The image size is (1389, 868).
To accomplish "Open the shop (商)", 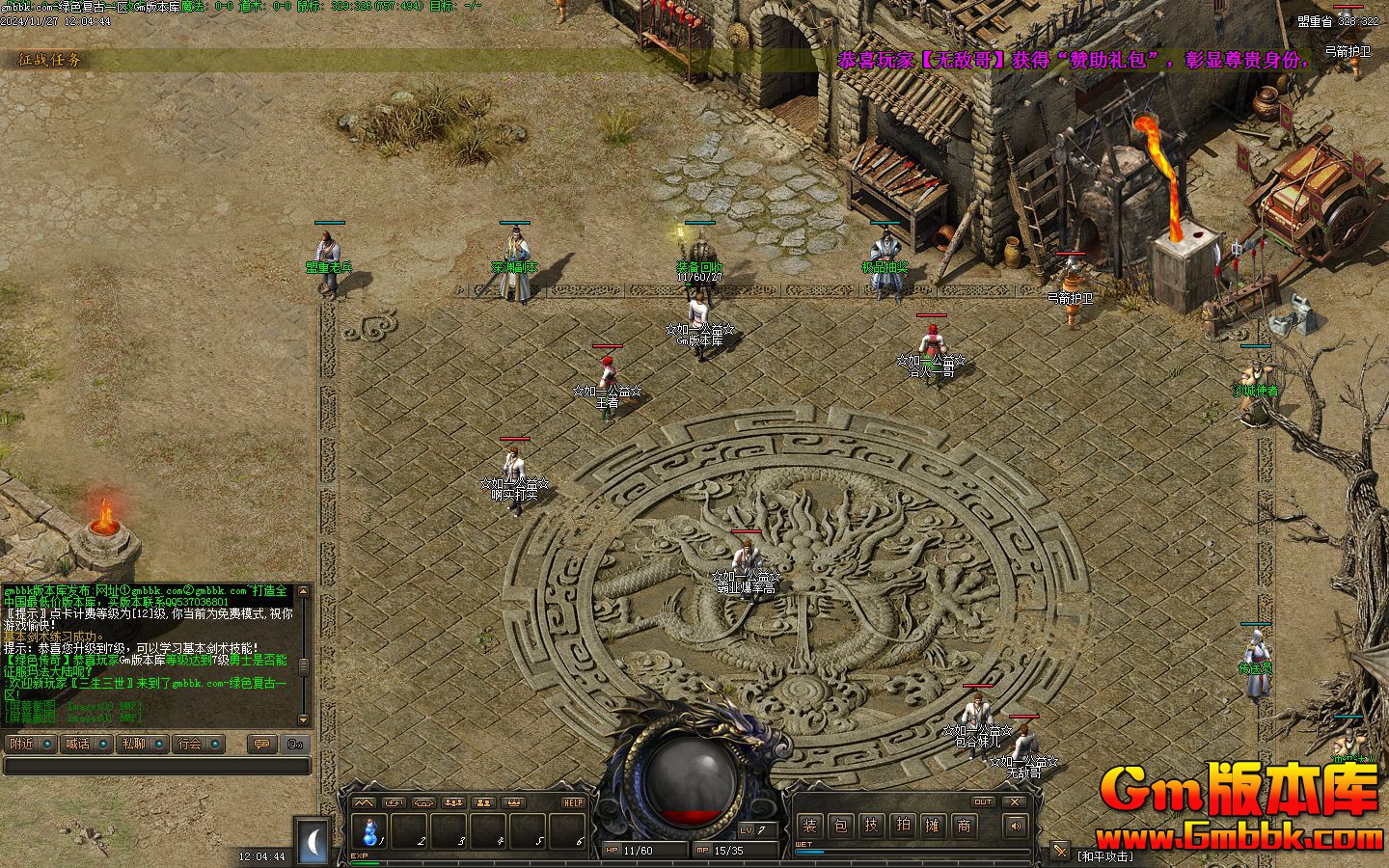I will coord(964,826).
